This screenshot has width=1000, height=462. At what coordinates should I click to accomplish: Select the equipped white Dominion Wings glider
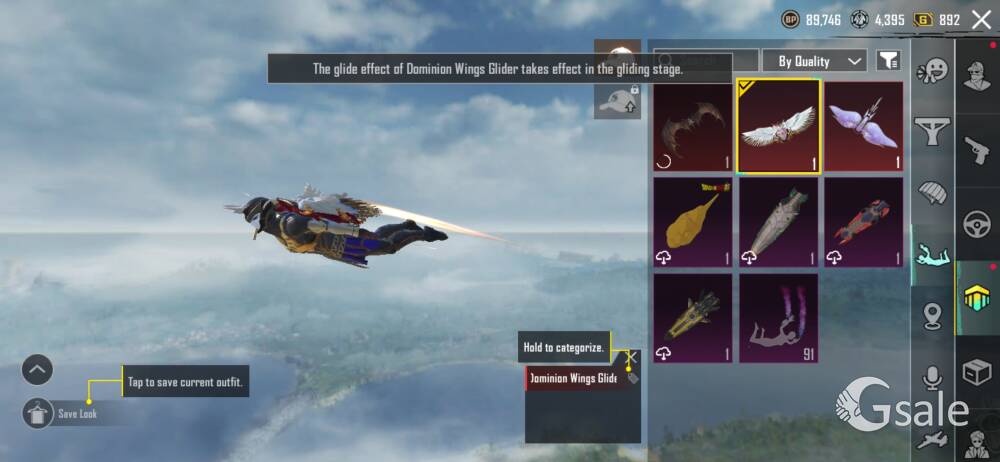click(x=779, y=126)
